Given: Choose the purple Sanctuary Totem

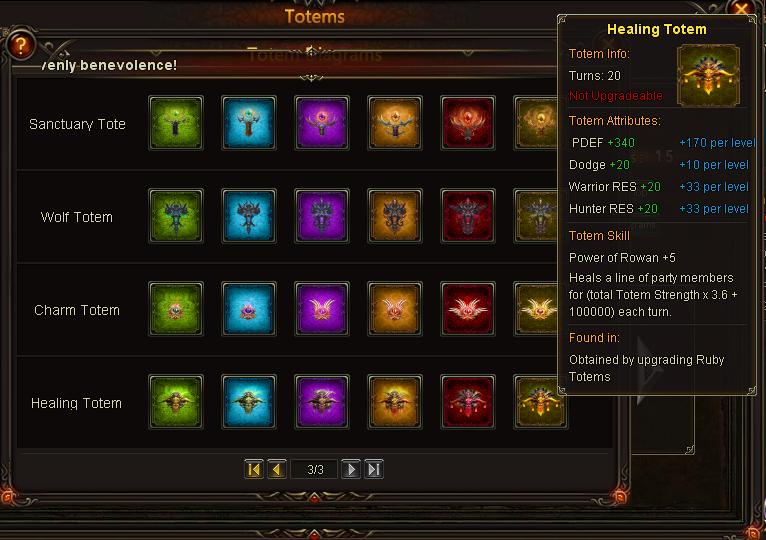Looking at the screenshot, I should tap(322, 124).
